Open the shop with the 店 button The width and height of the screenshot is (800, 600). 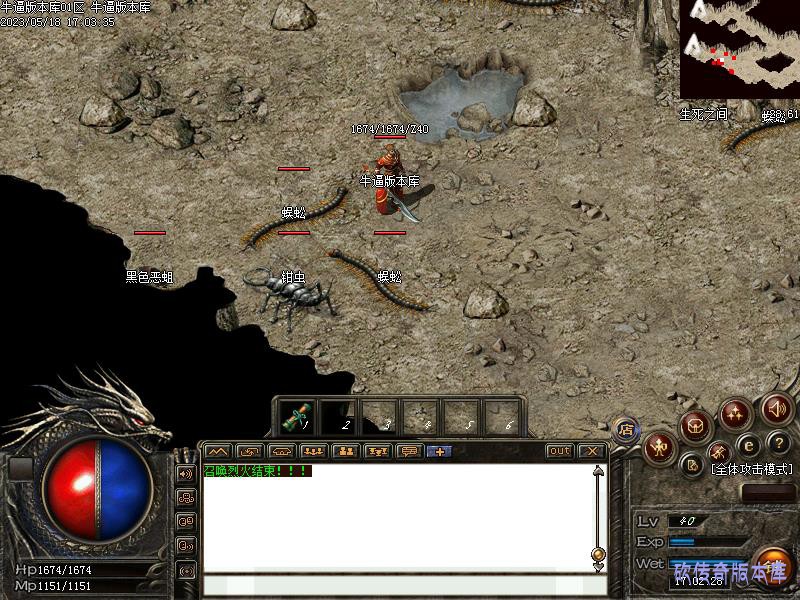point(626,431)
